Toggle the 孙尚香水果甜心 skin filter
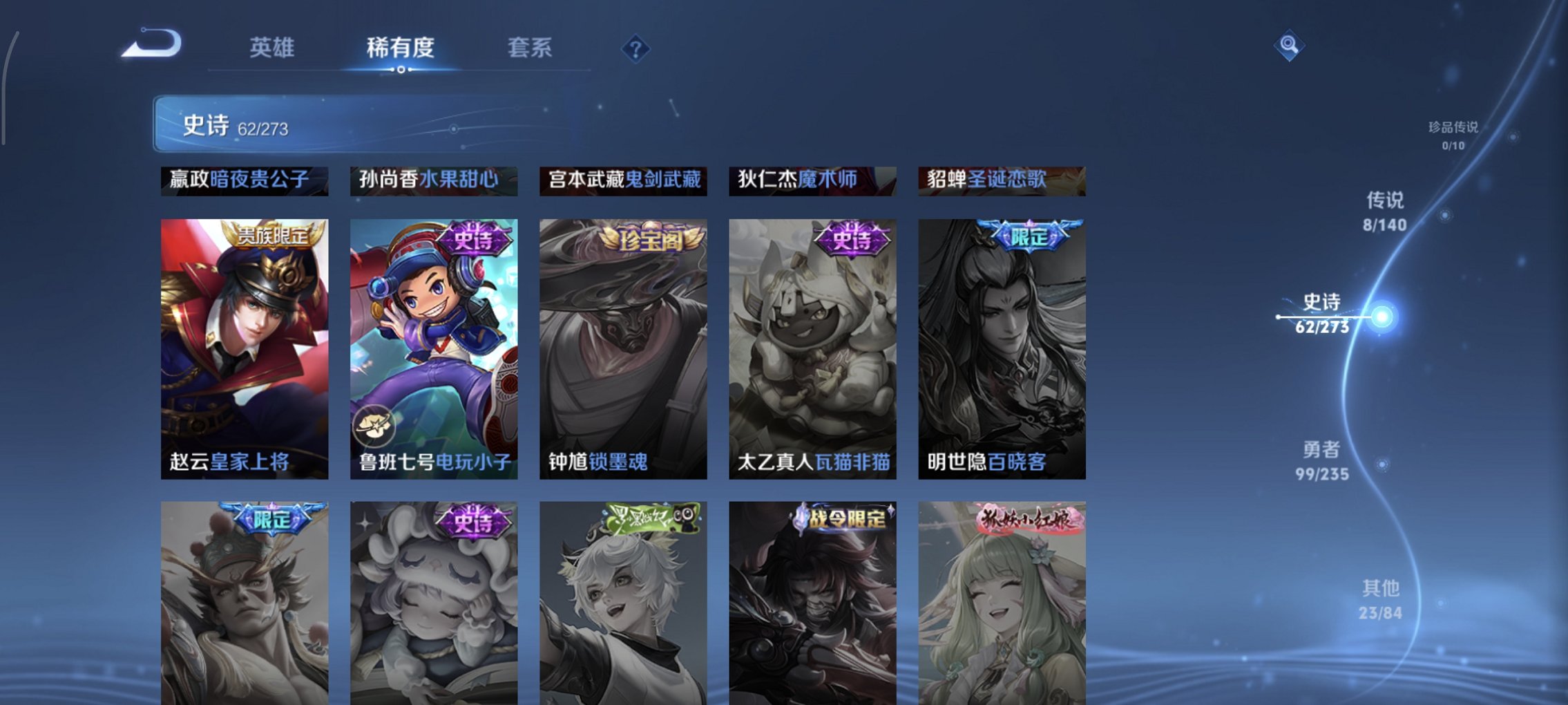Screen dimensions: 1568x705 [433, 181]
